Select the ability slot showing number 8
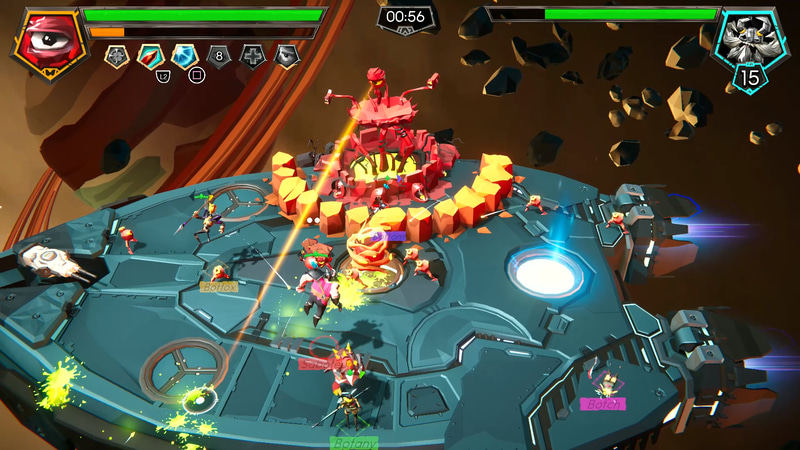This screenshot has height=450, width=800. tap(219, 56)
